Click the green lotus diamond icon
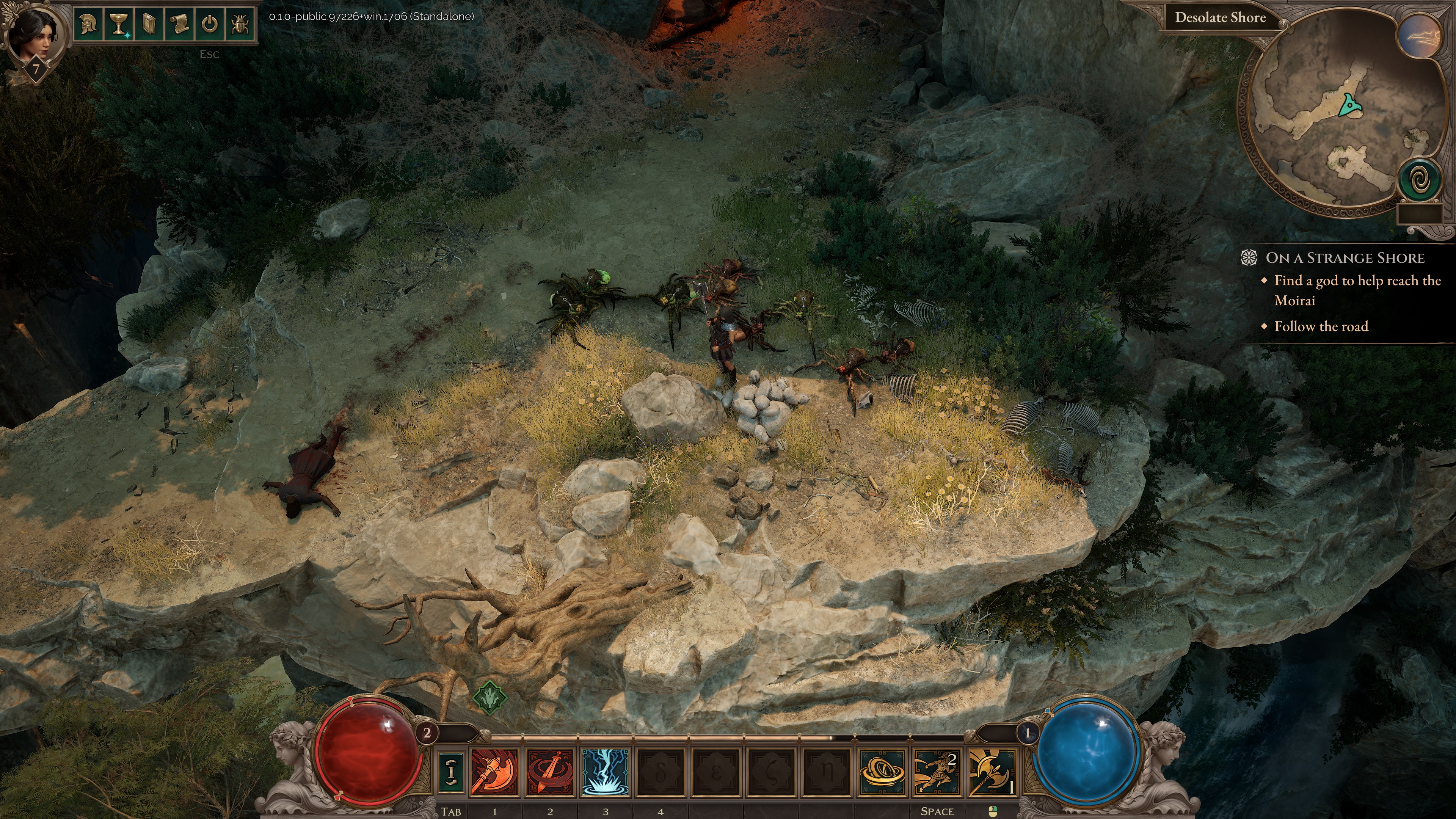Image resolution: width=1456 pixels, height=819 pixels. [x=489, y=697]
